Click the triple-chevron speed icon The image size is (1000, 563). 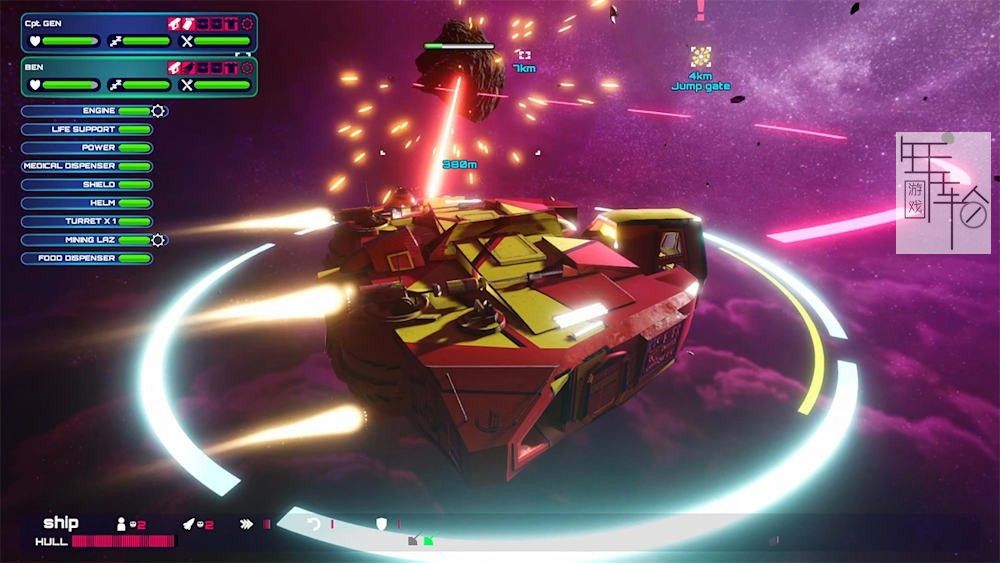click(x=246, y=523)
